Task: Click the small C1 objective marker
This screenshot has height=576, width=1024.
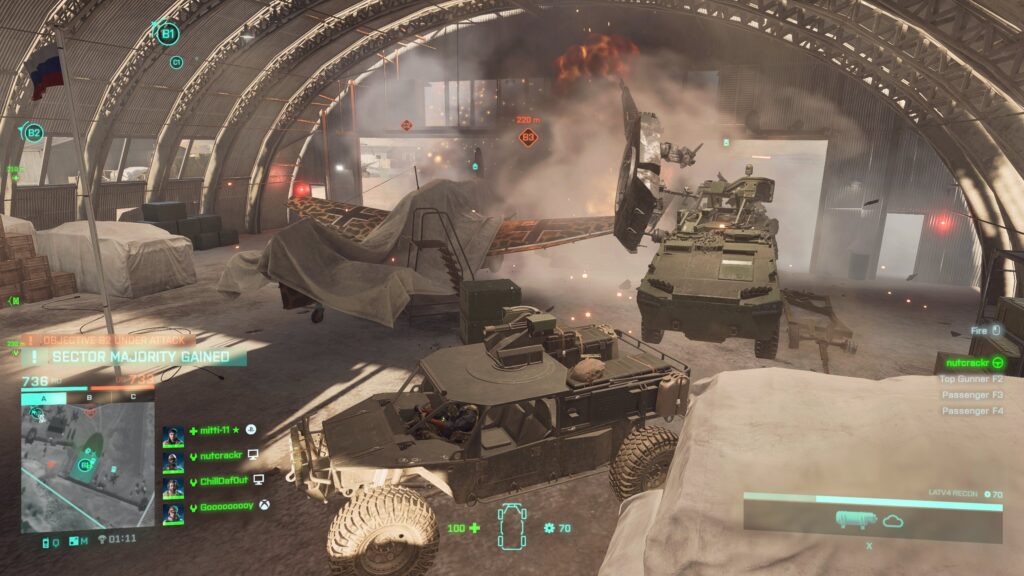Action: click(177, 62)
